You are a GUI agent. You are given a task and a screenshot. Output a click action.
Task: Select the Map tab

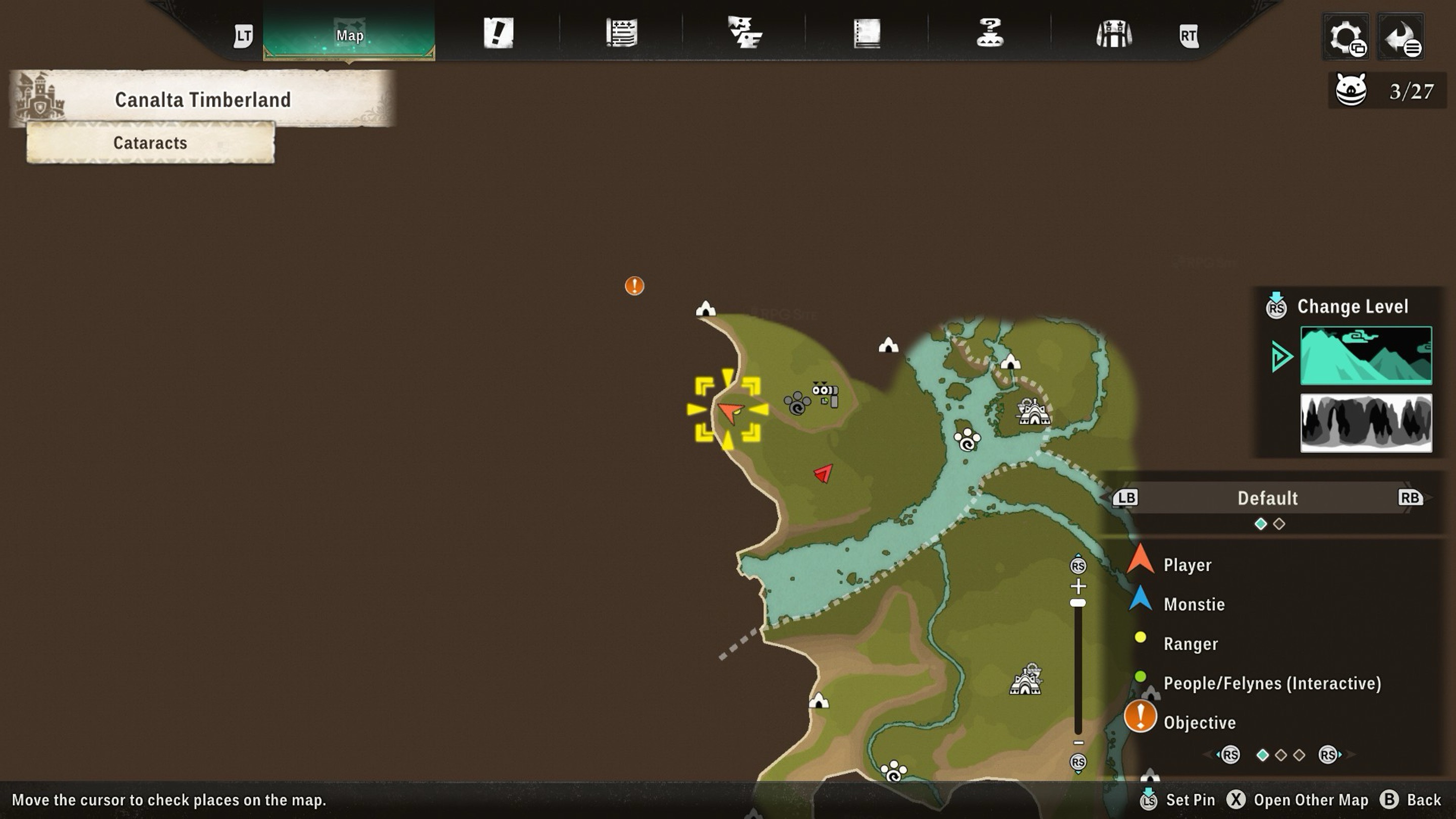click(x=349, y=35)
